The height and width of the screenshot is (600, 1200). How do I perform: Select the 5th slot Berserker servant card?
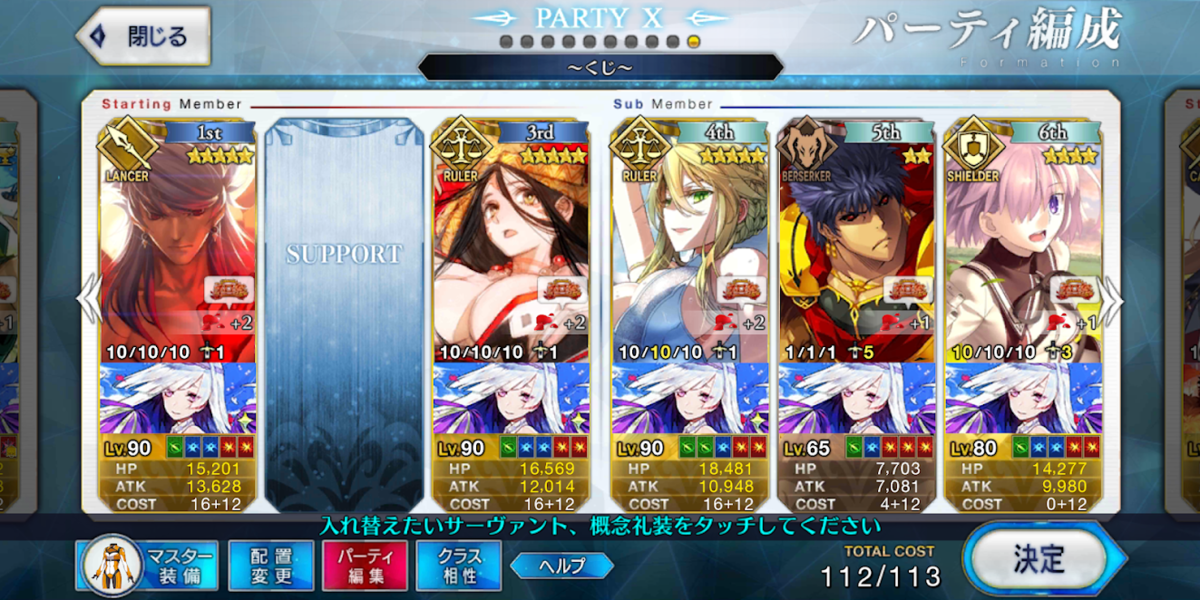[x=856, y=240]
